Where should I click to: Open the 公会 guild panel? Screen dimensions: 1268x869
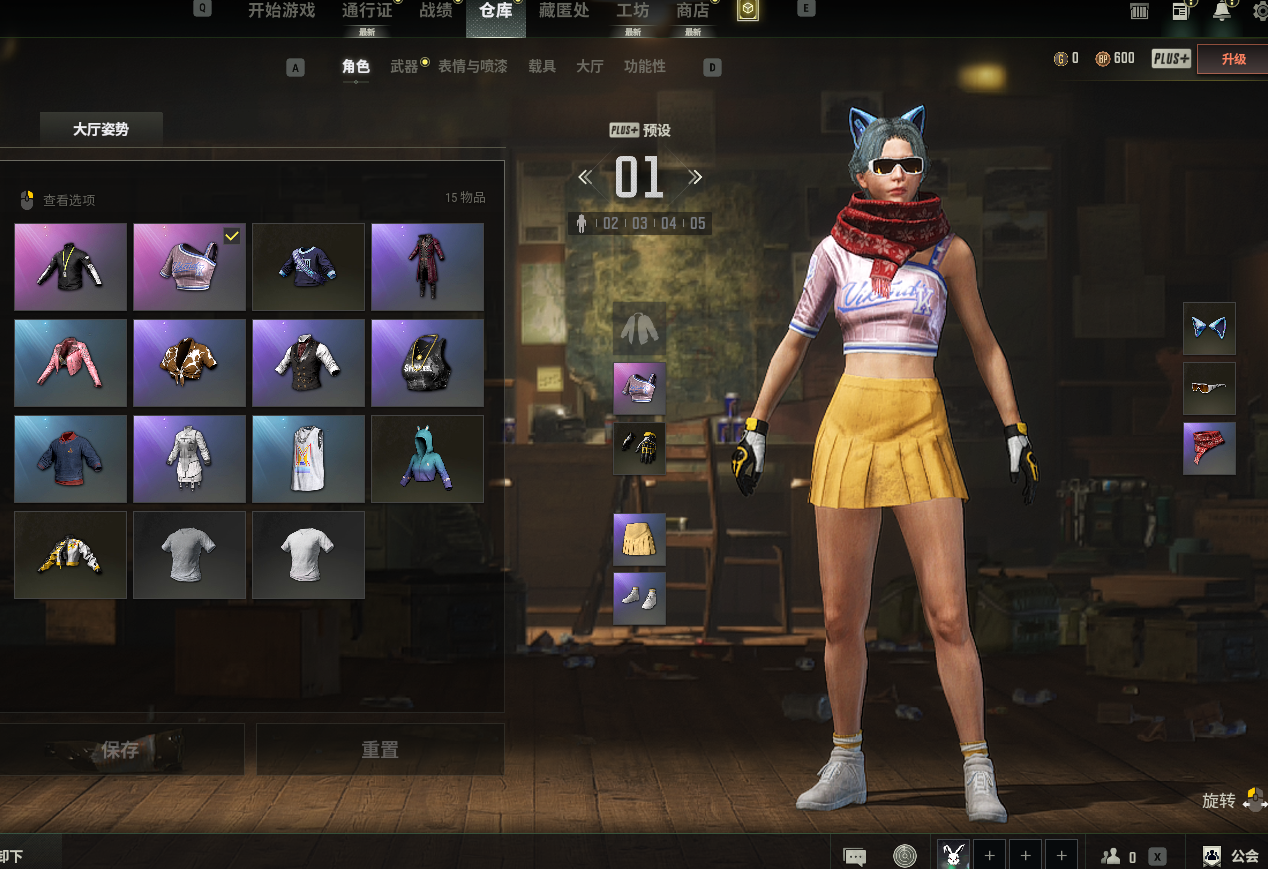point(1231,856)
